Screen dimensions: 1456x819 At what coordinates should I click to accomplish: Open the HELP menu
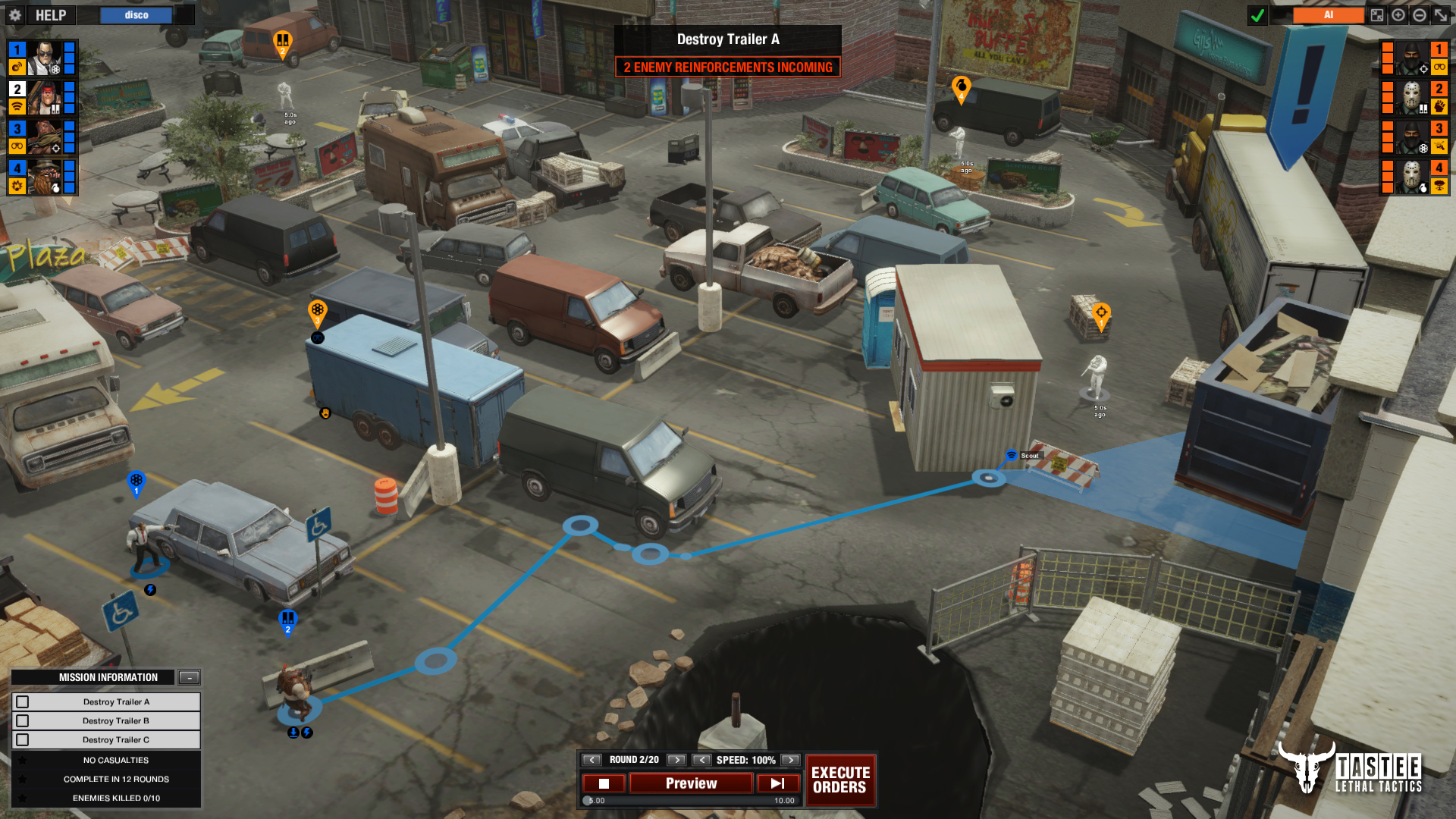(x=49, y=14)
